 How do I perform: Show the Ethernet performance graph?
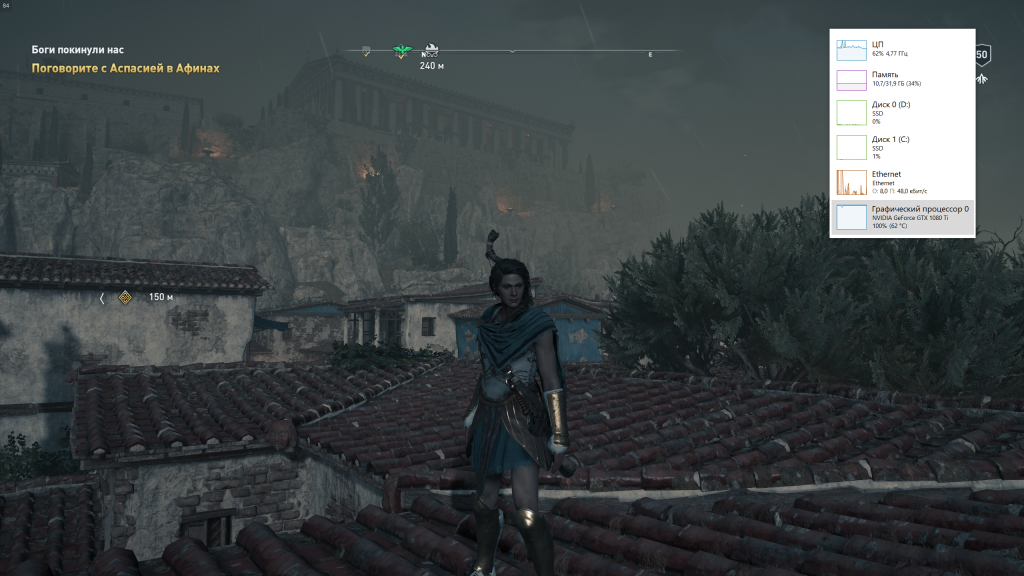click(852, 182)
